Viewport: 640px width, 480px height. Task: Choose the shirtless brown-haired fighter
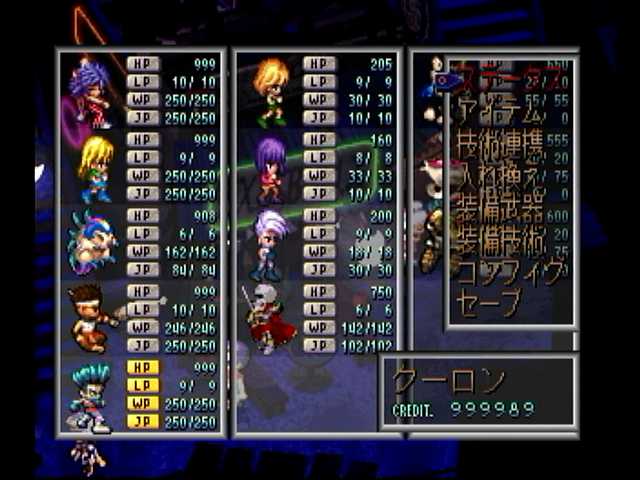(92, 320)
